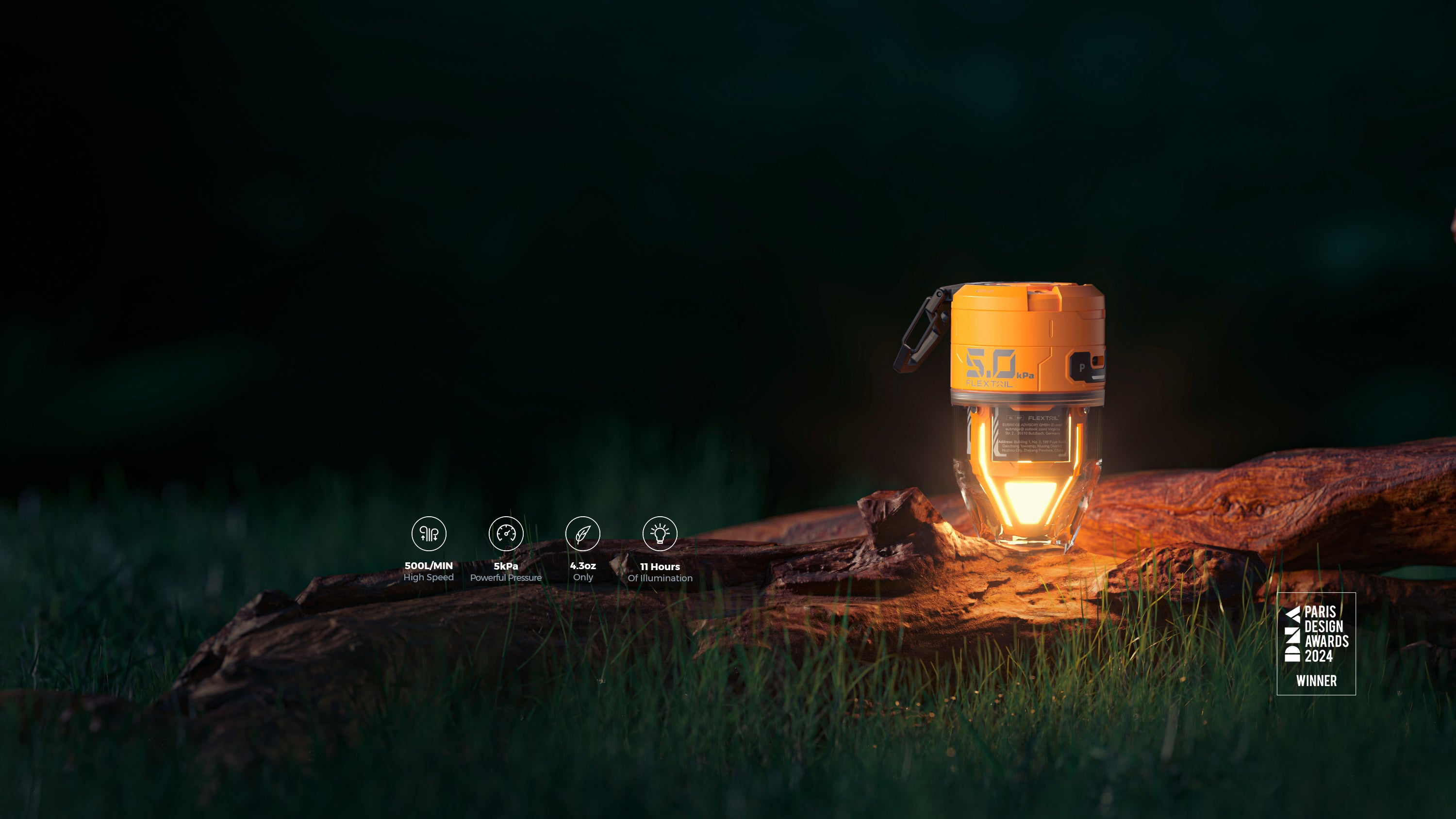Choose the 4.3oz feather weight icon
The height and width of the screenshot is (819, 1456).
point(583,533)
